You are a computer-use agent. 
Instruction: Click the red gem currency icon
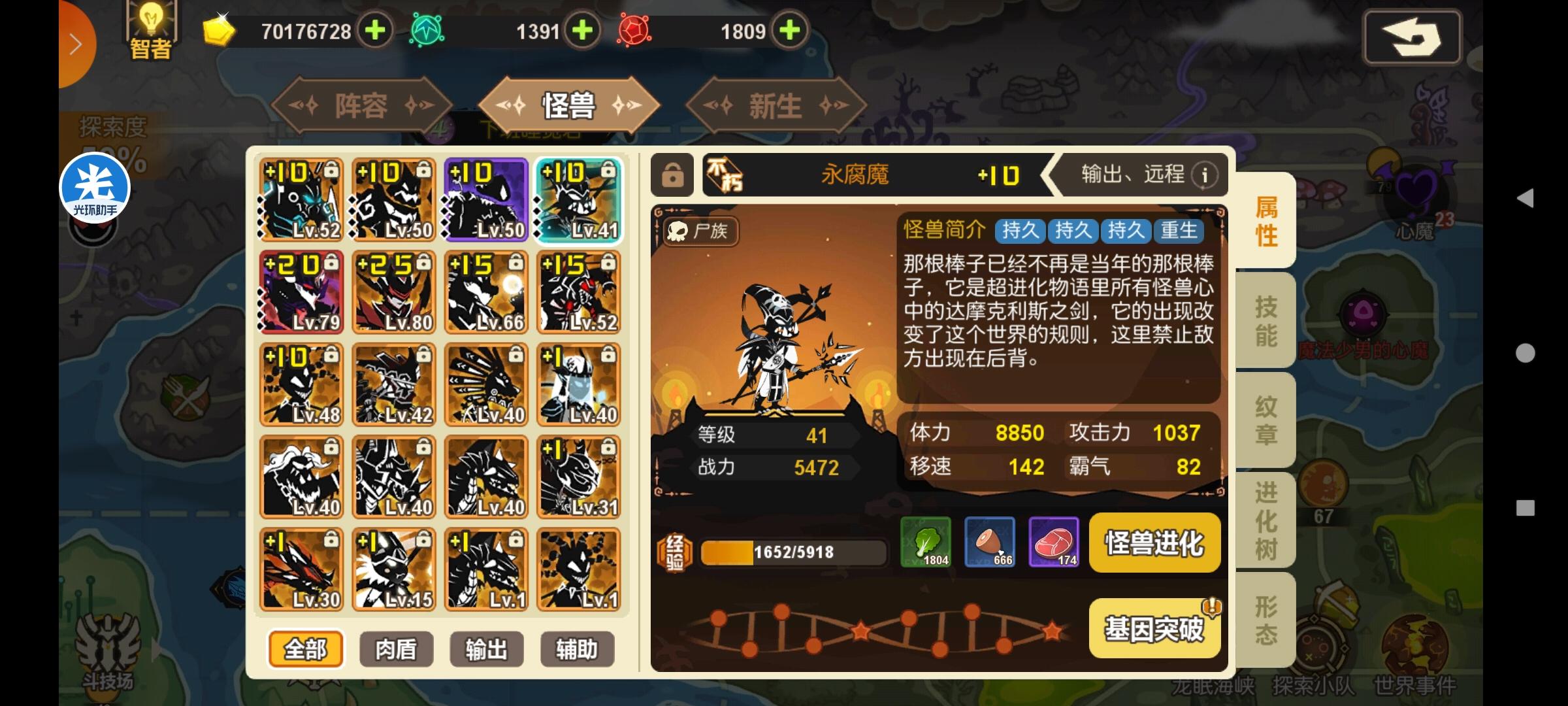tap(634, 30)
